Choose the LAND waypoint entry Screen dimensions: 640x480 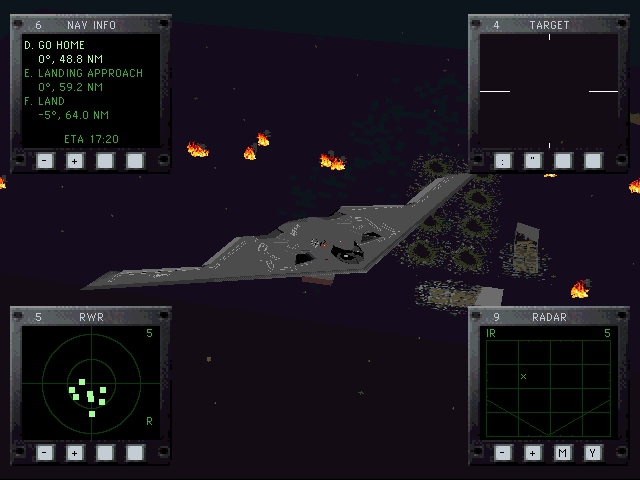click(50, 101)
